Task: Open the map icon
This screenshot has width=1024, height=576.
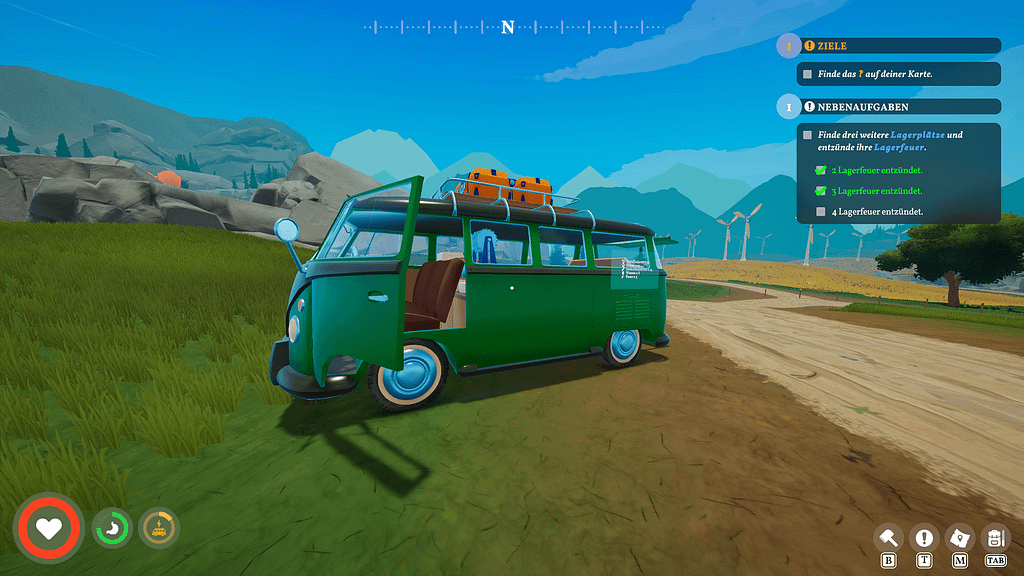Action: [959, 538]
